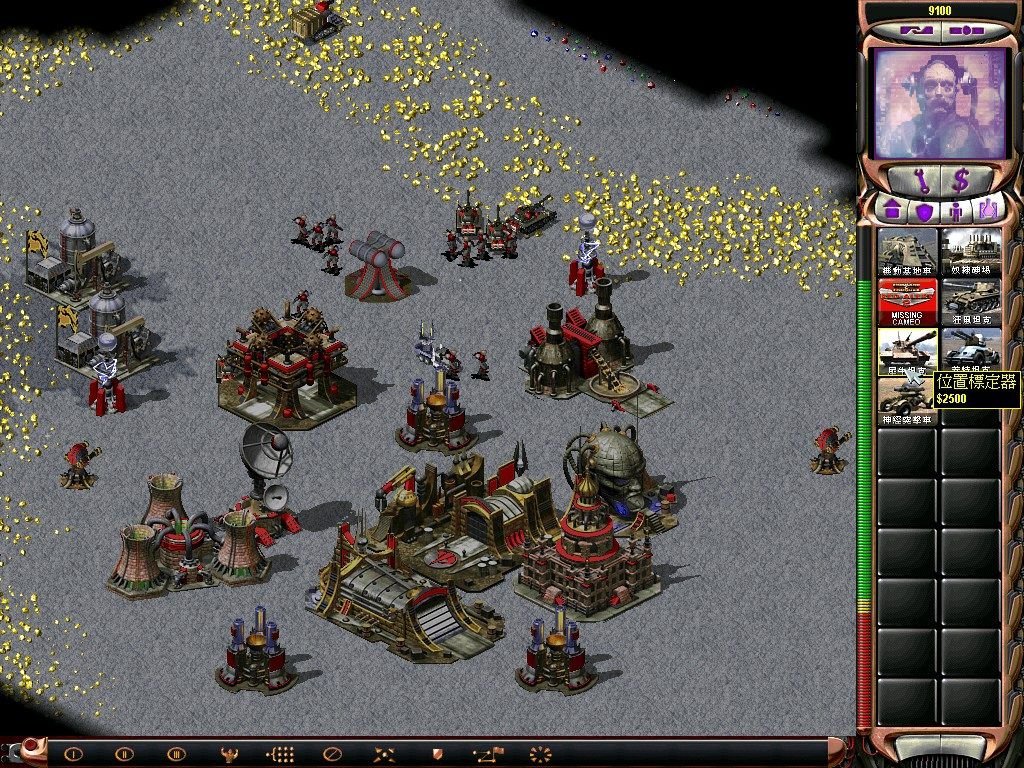
Task: Switch to the vehicles build tab
Action: (x=988, y=211)
